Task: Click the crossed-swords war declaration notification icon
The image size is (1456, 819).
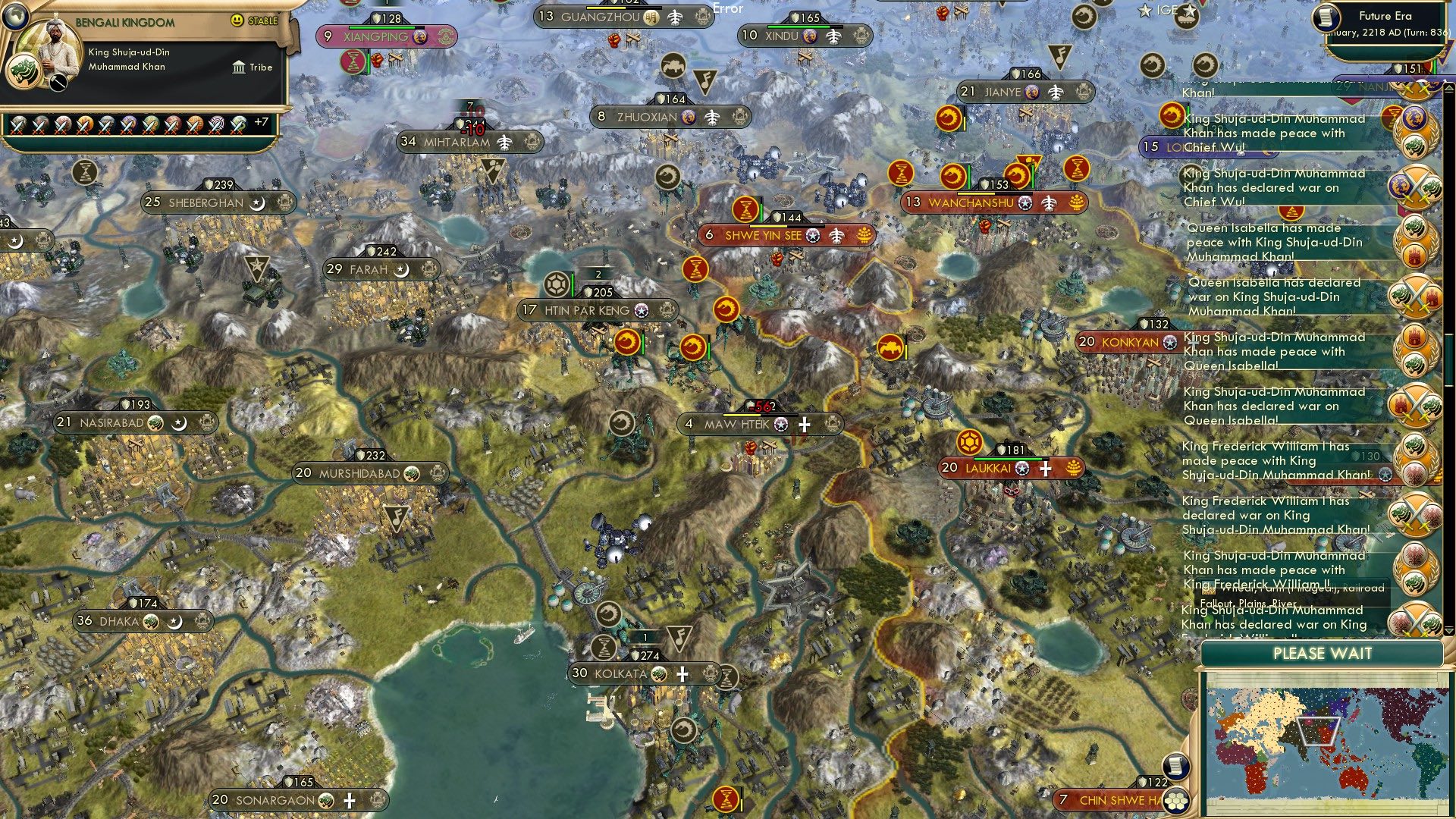Action: pyautogui.click(x=1417, y=186)
